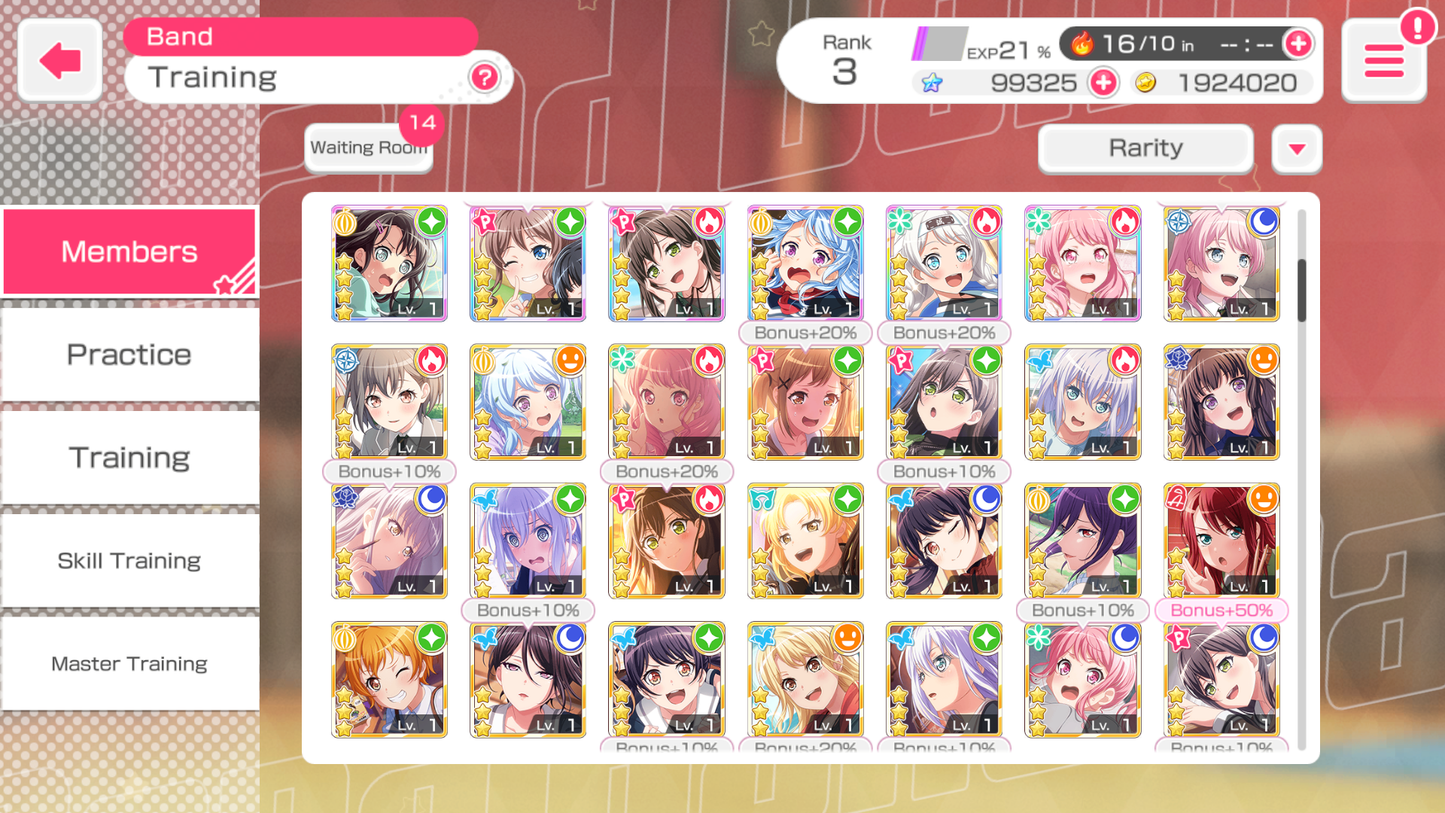Open the Skill Training section

[129, 560]
